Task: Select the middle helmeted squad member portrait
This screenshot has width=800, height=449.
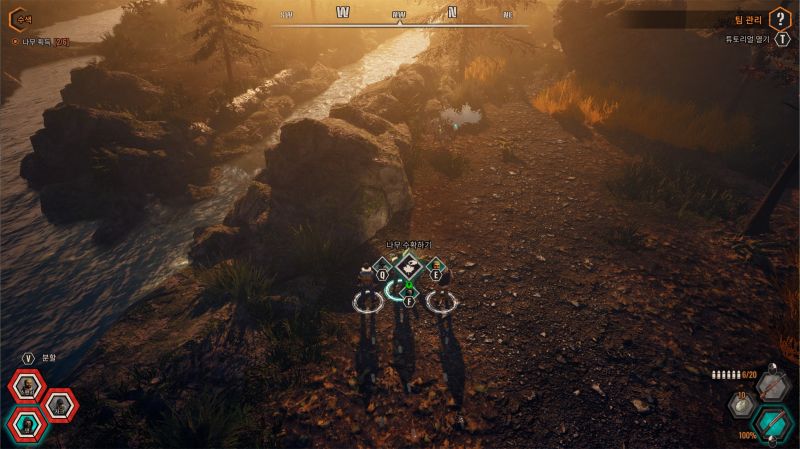Action: [59, 404]
